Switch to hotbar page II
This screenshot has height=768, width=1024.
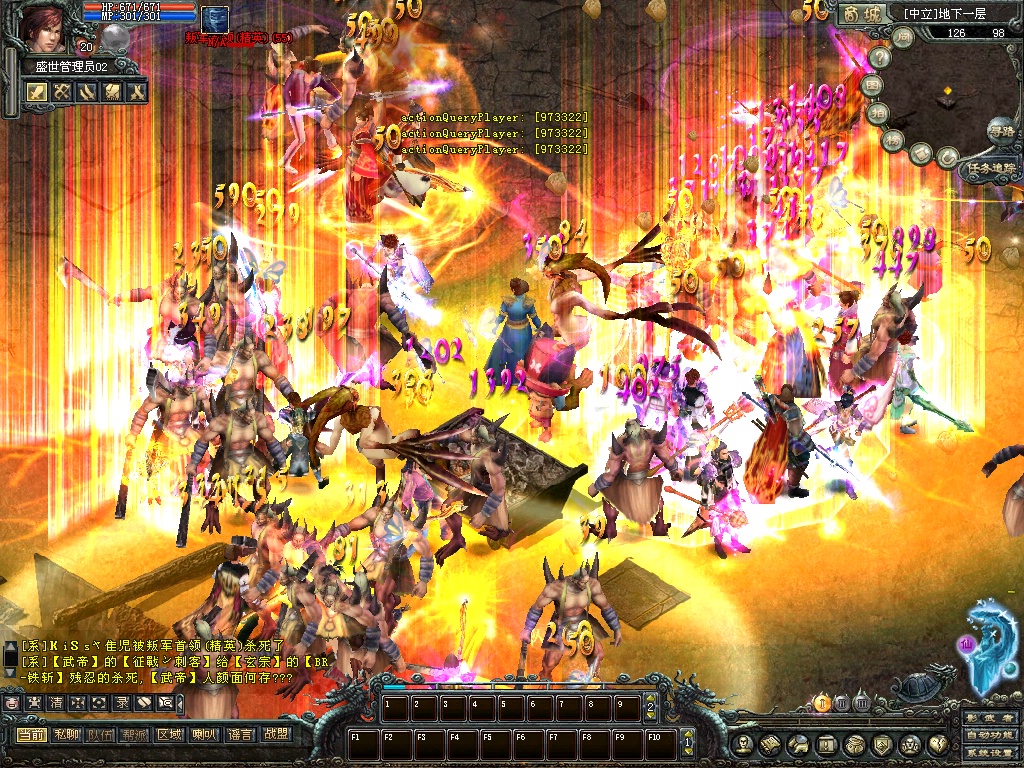[842, 703]
